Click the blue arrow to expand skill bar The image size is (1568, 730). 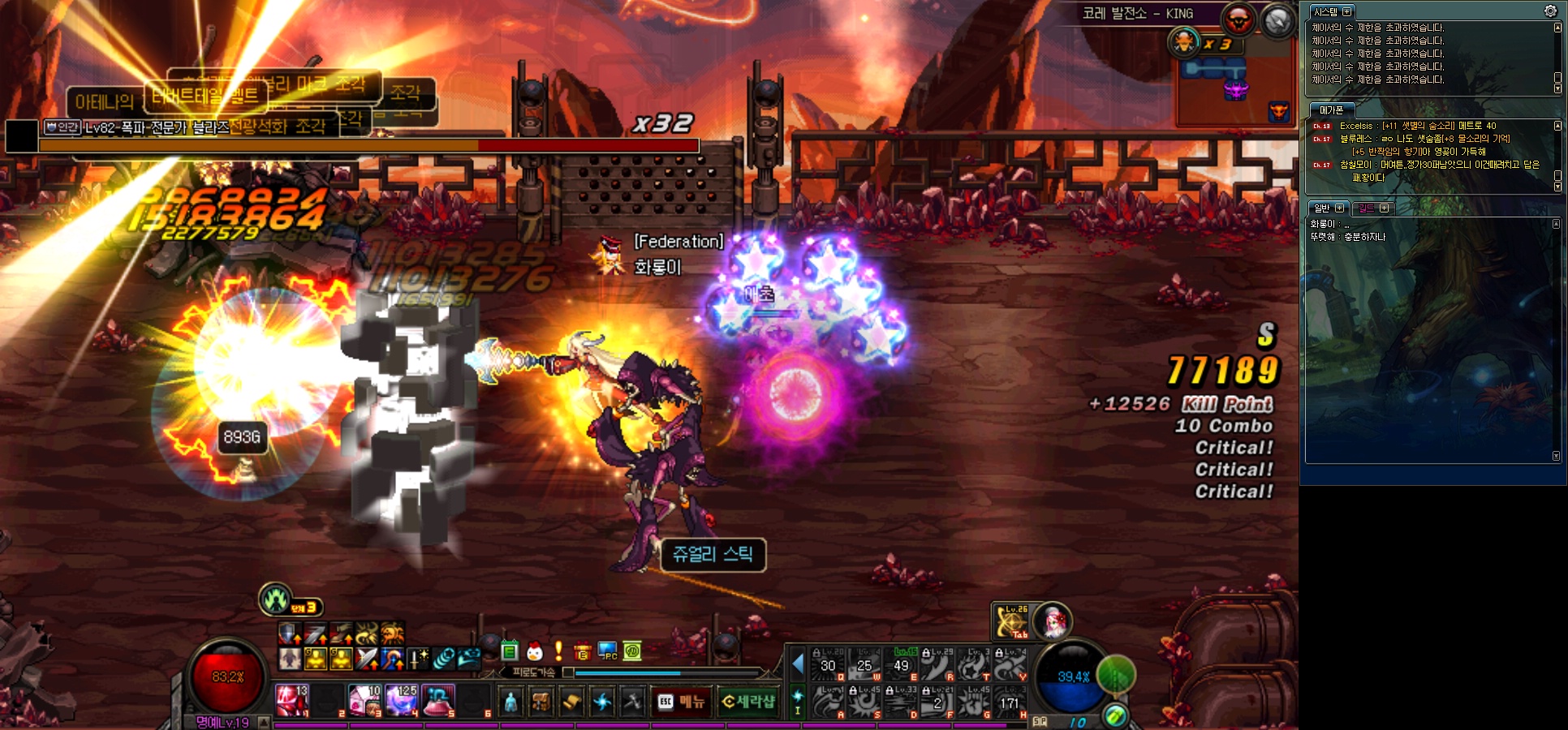tap(798, 664)
